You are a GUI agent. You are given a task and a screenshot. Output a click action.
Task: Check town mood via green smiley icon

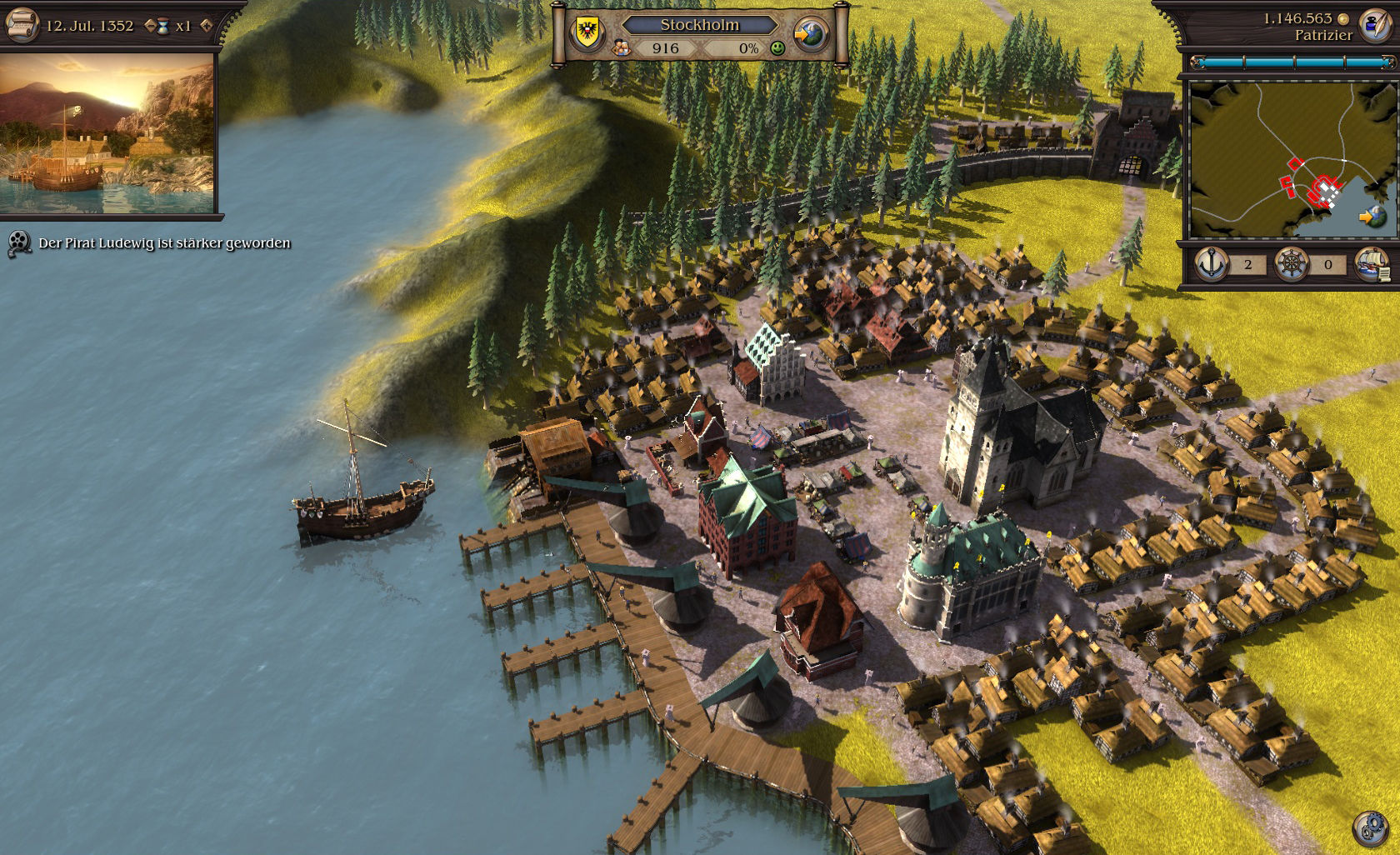click(x=777, y=50)
